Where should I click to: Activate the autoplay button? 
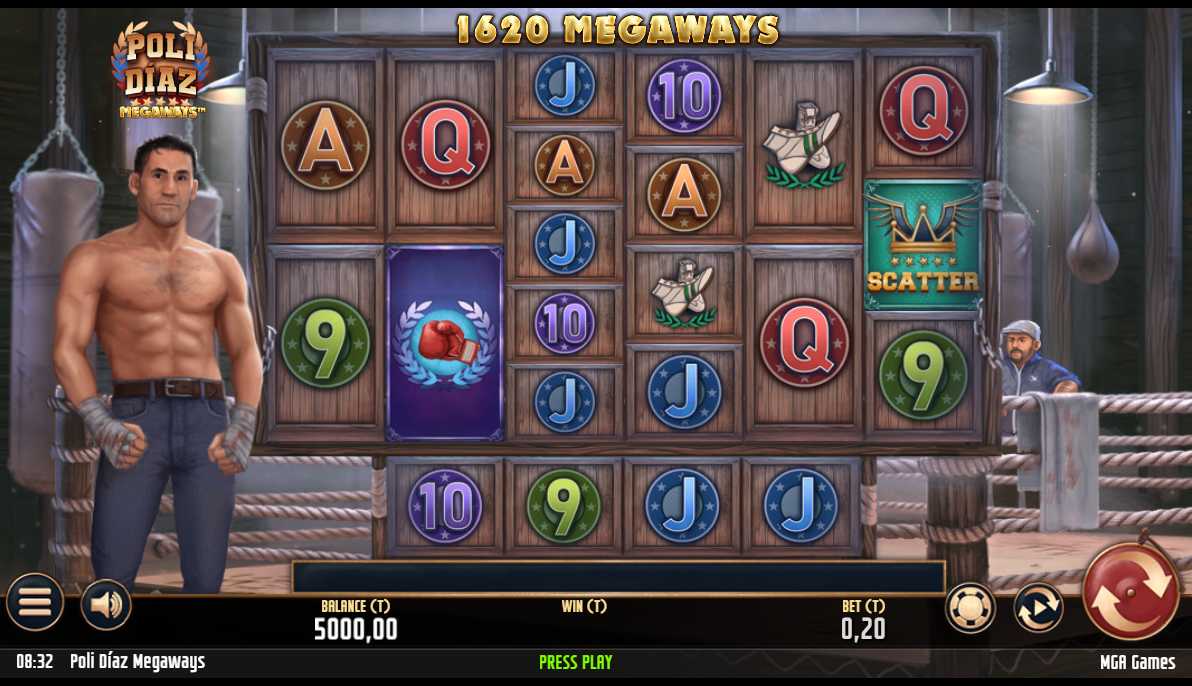(x=1038, y=607)
